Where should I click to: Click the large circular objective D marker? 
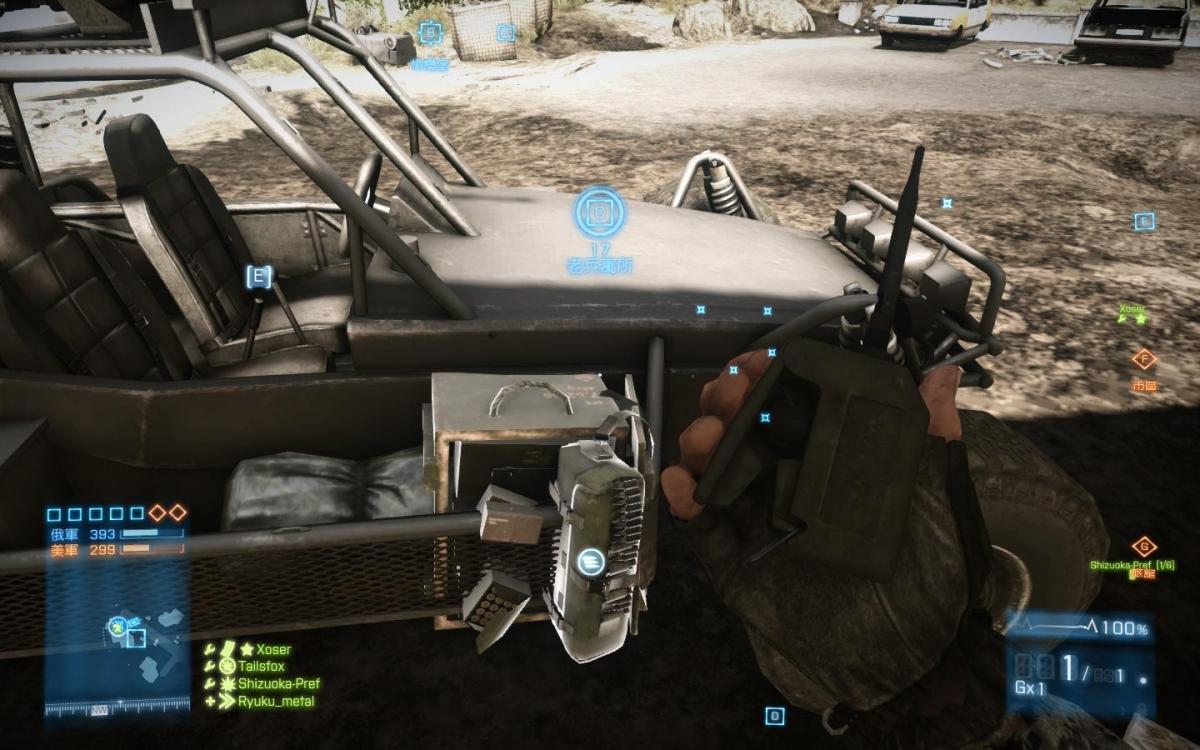click(x=599, y=212)
